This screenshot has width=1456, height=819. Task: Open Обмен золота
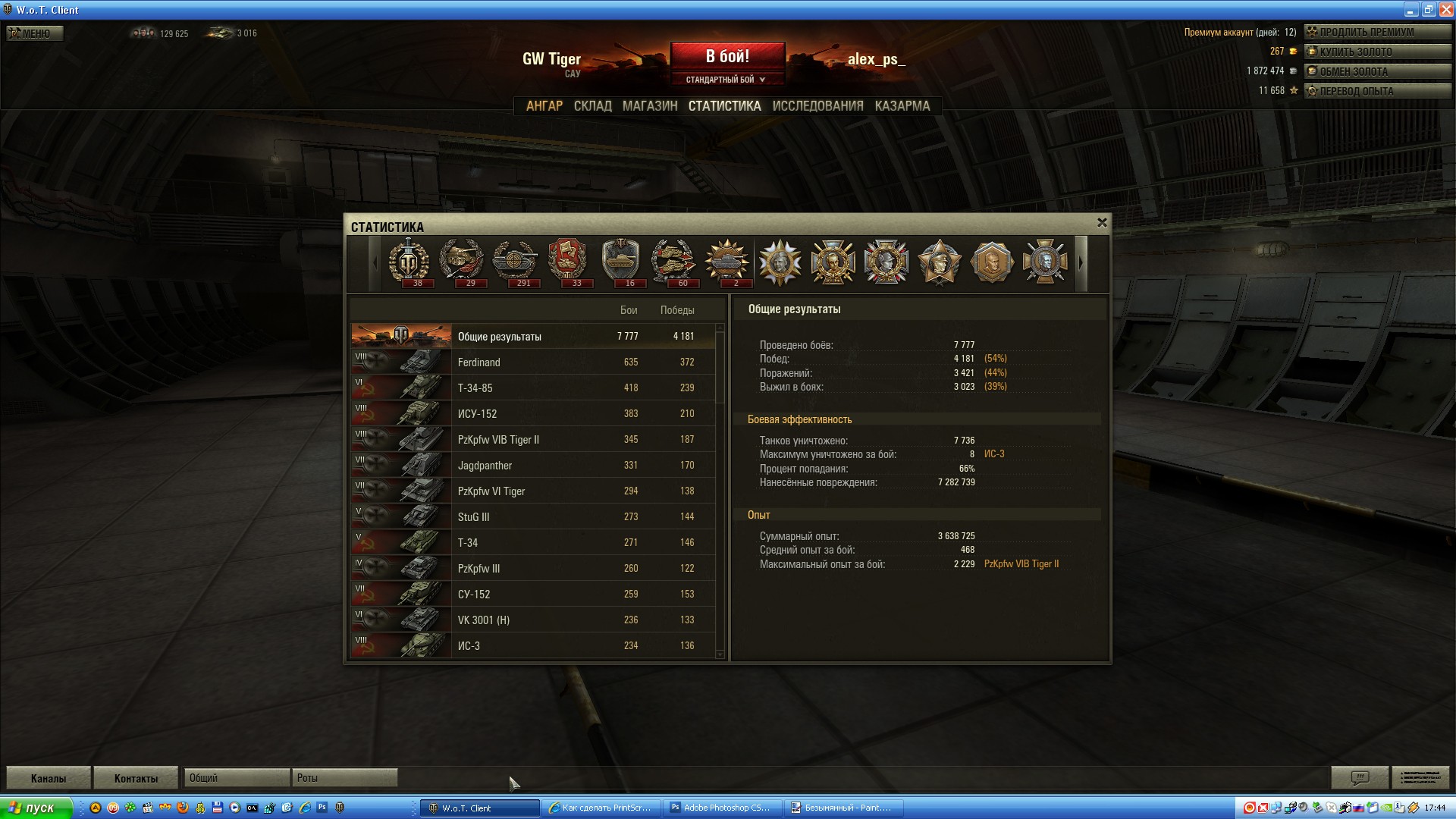coord(1376,72)
